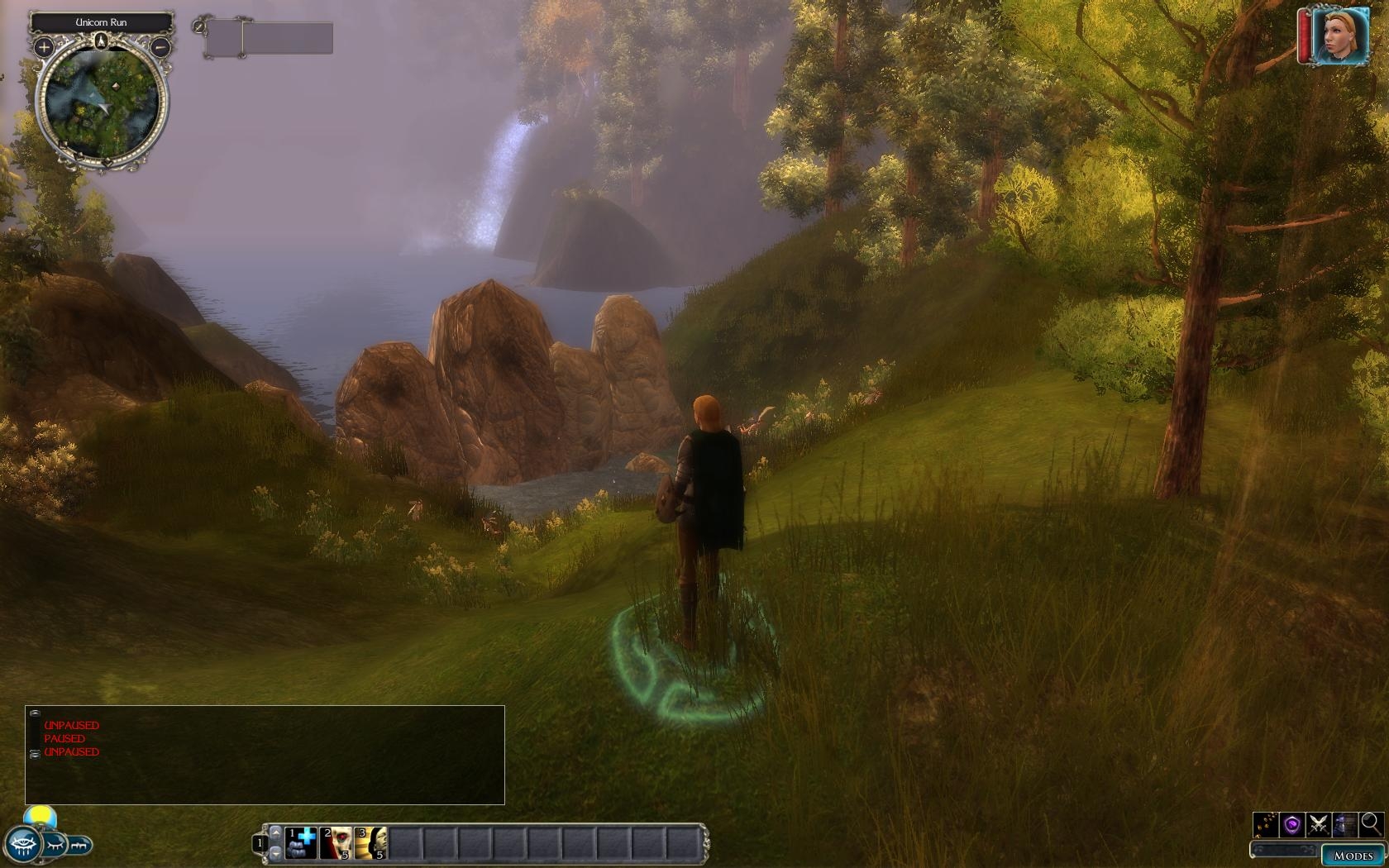Toggle the stealth mode icon
The height and width of the screenshot is (868, 1389).
[1345, 824]
